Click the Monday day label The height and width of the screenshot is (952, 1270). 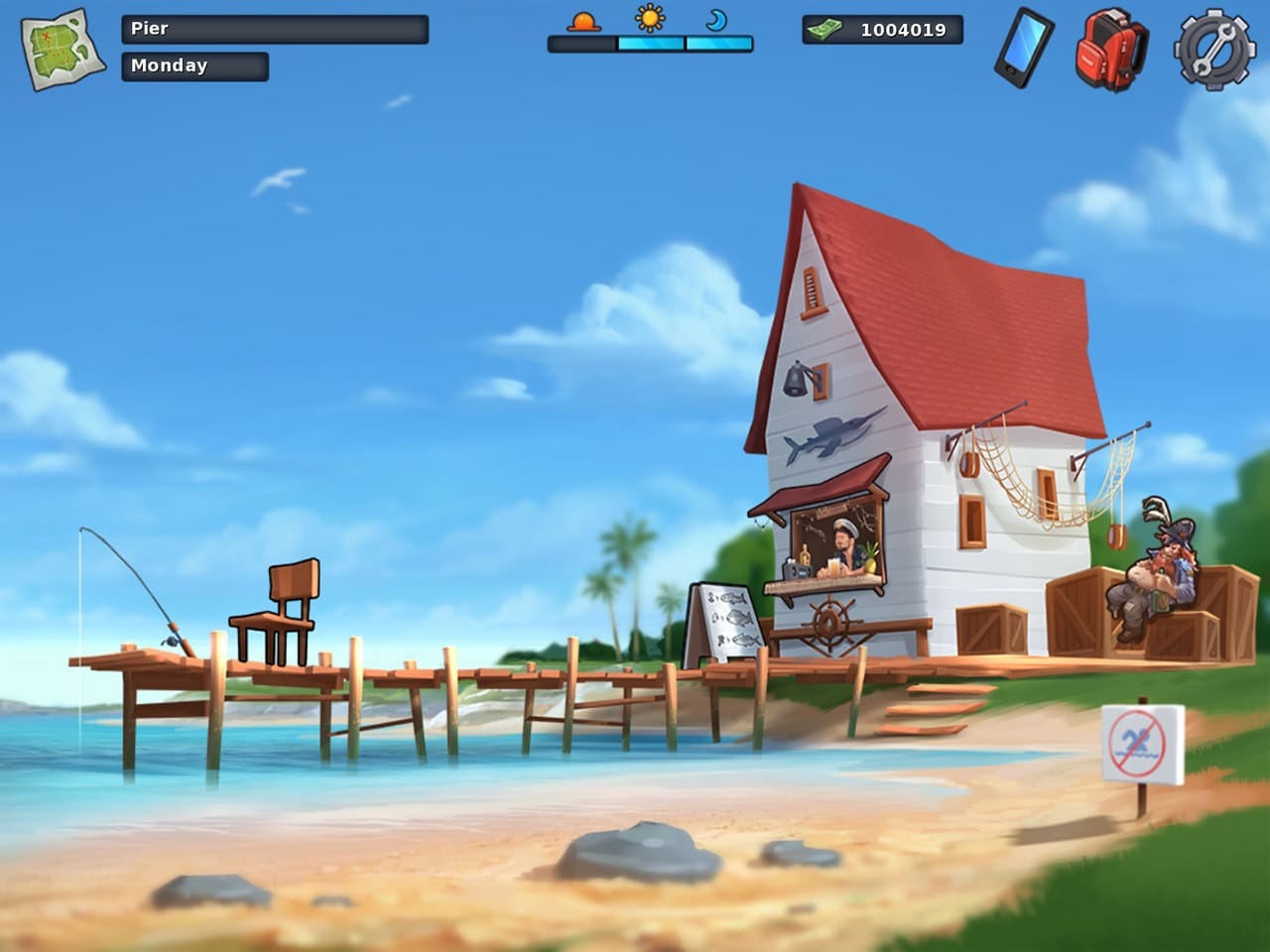pos(193,66)
